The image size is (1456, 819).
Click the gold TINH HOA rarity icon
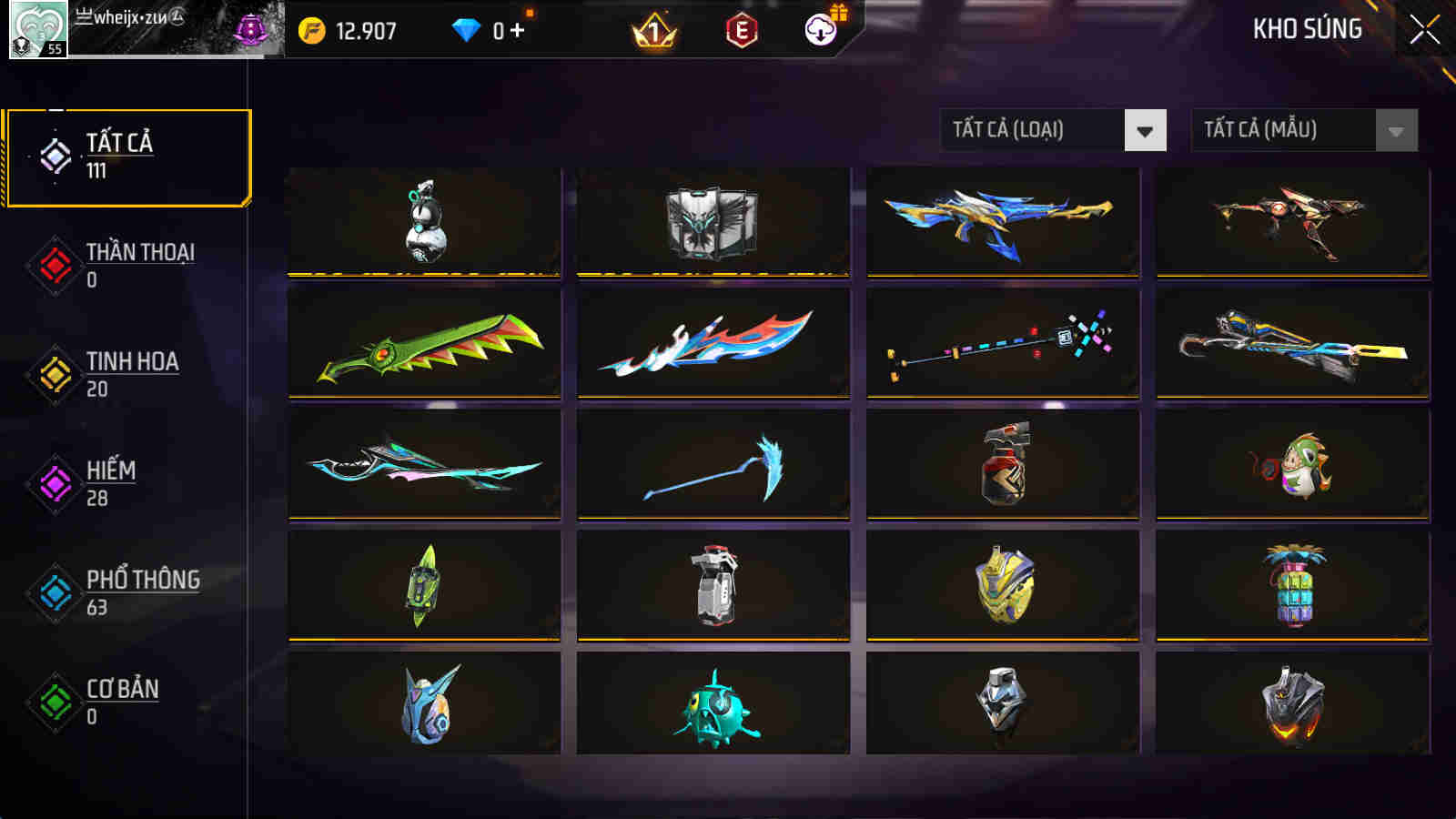click(x=55, y=375)
